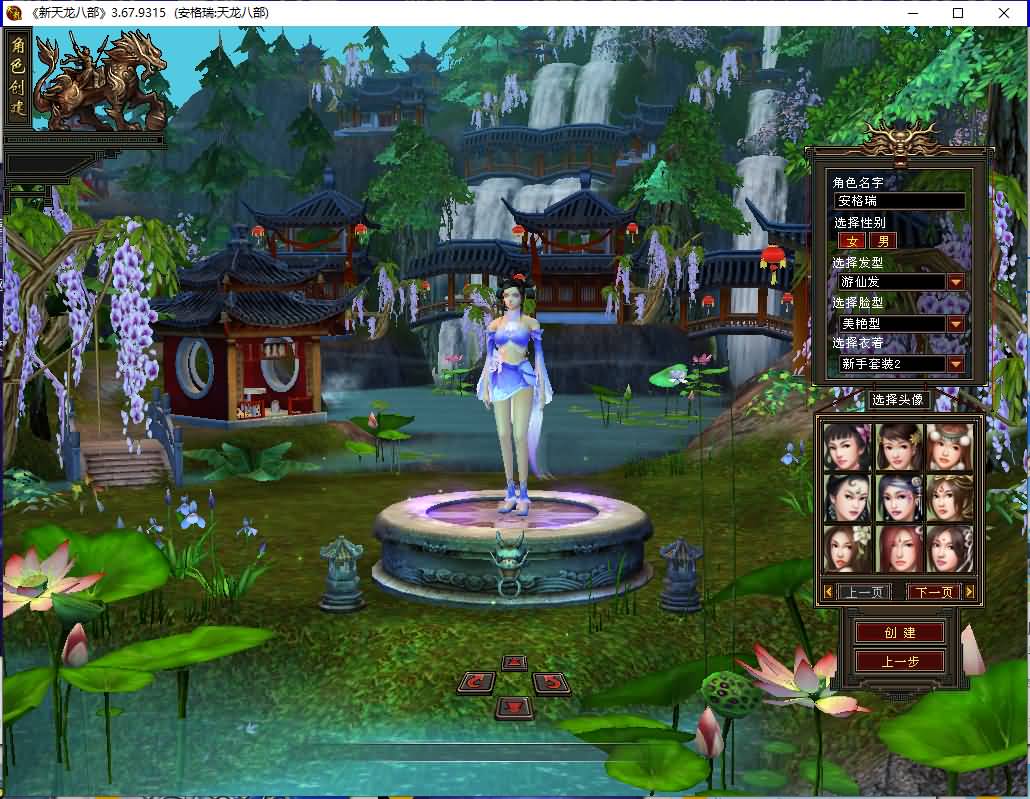Open the face type dropdown showing 美艳型
The width and height of the screenshot is (1030, 799).
[x=956, y=324]
